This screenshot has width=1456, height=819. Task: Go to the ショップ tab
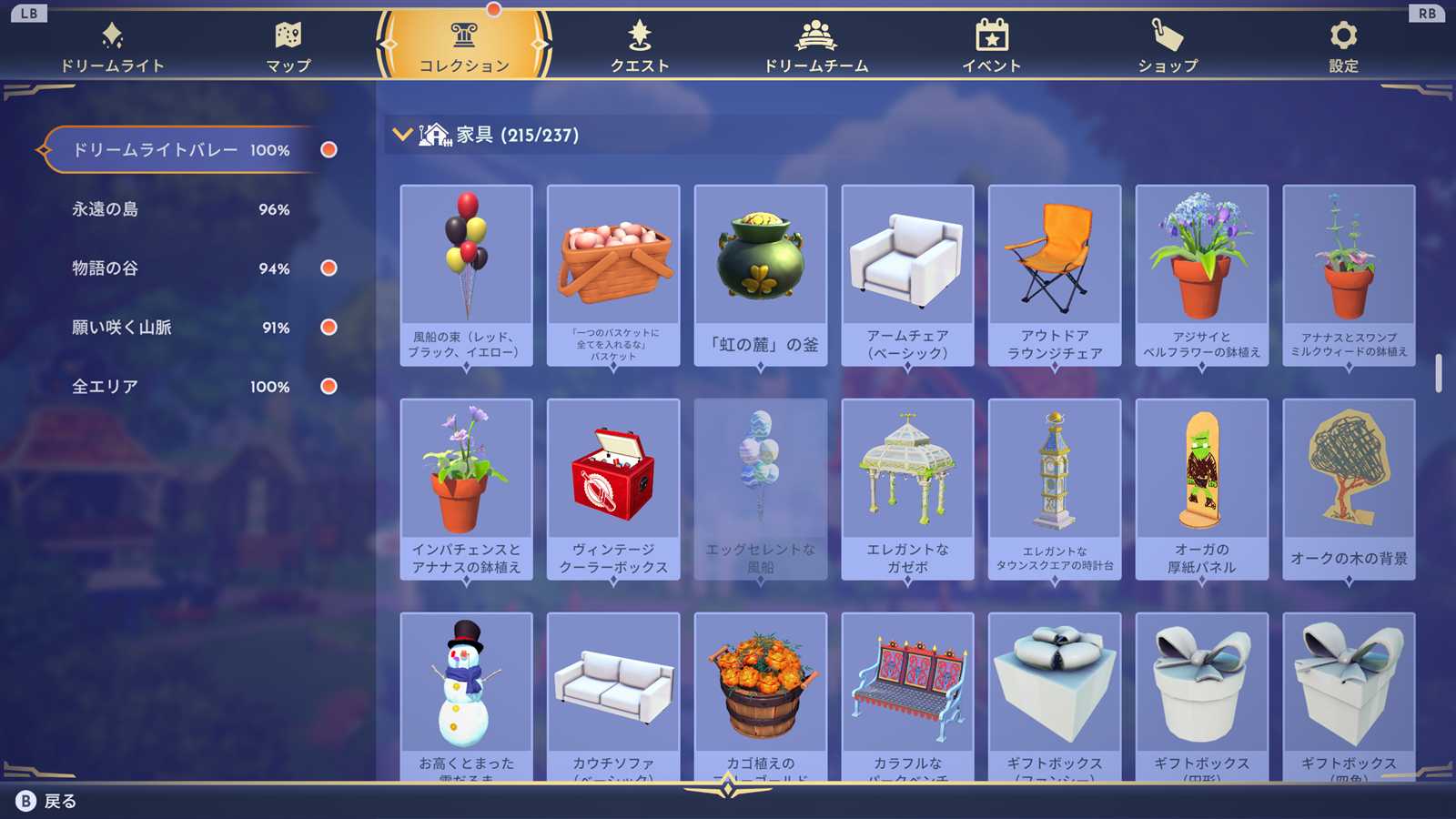pos(1168,47)
